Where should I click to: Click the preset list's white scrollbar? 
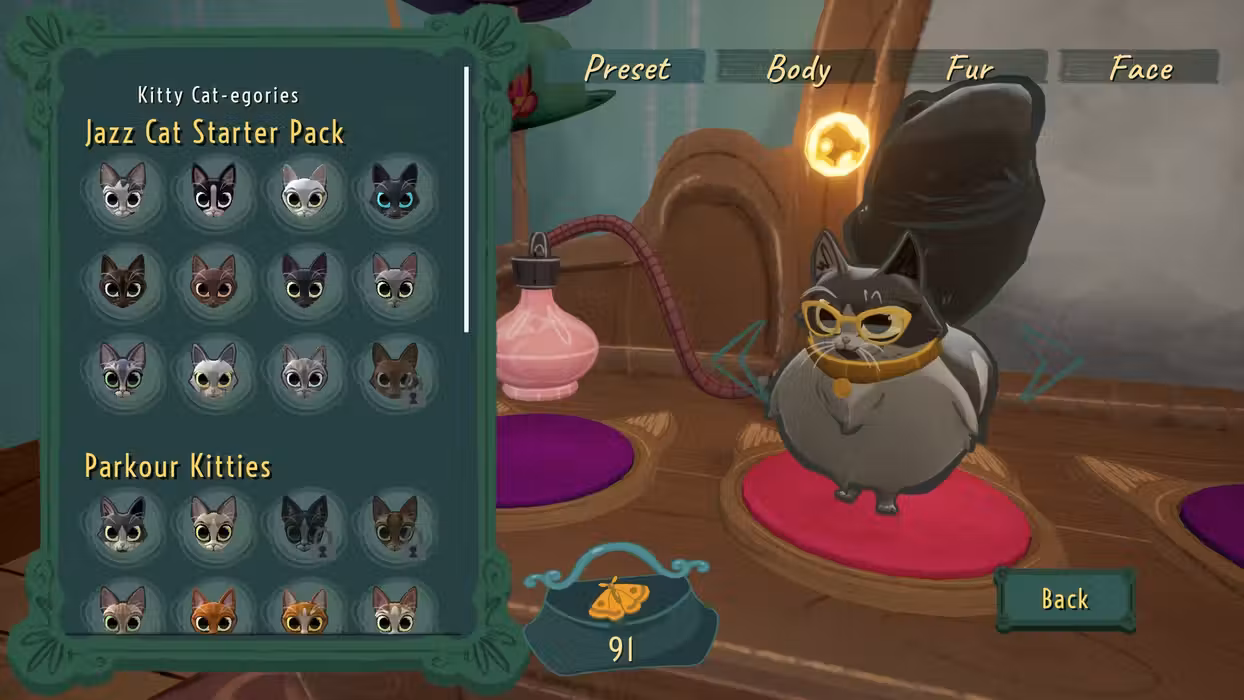[x=467, y=200]
